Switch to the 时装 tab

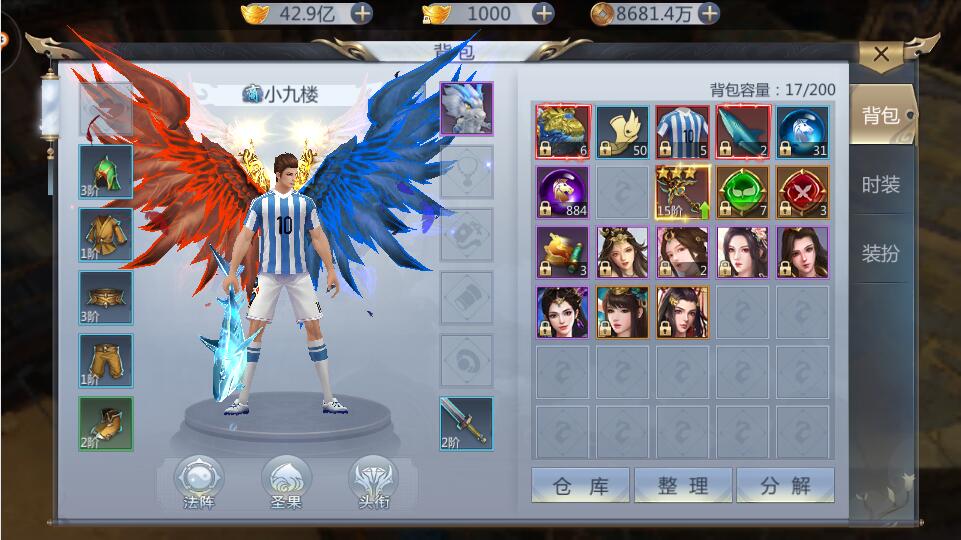pyautogui.click(x=880, y=185)
